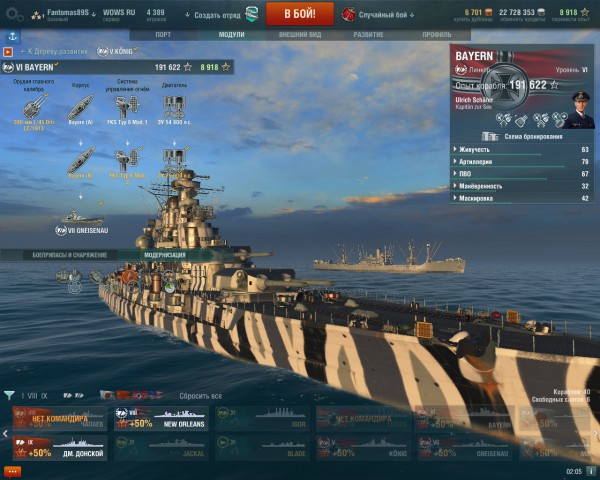Open the МОДЕРНИЗАЦИЯ section

(x=165, y=255)
